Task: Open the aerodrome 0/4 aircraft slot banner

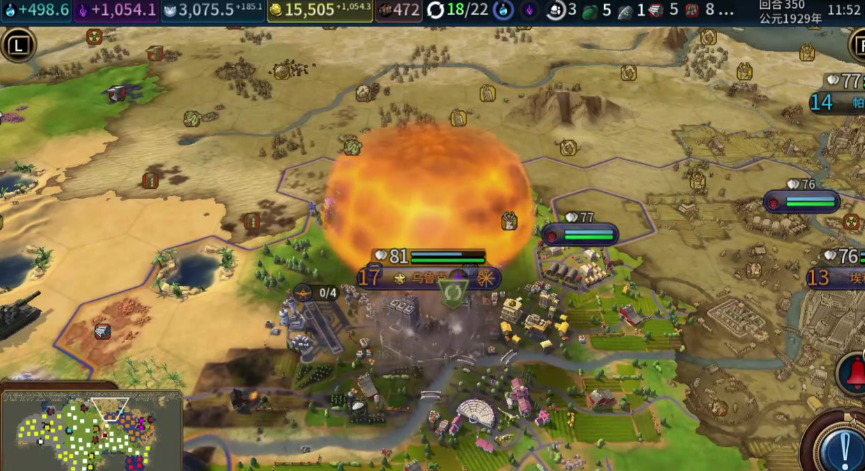Action: pyautogui.click(x=318, y=292)
